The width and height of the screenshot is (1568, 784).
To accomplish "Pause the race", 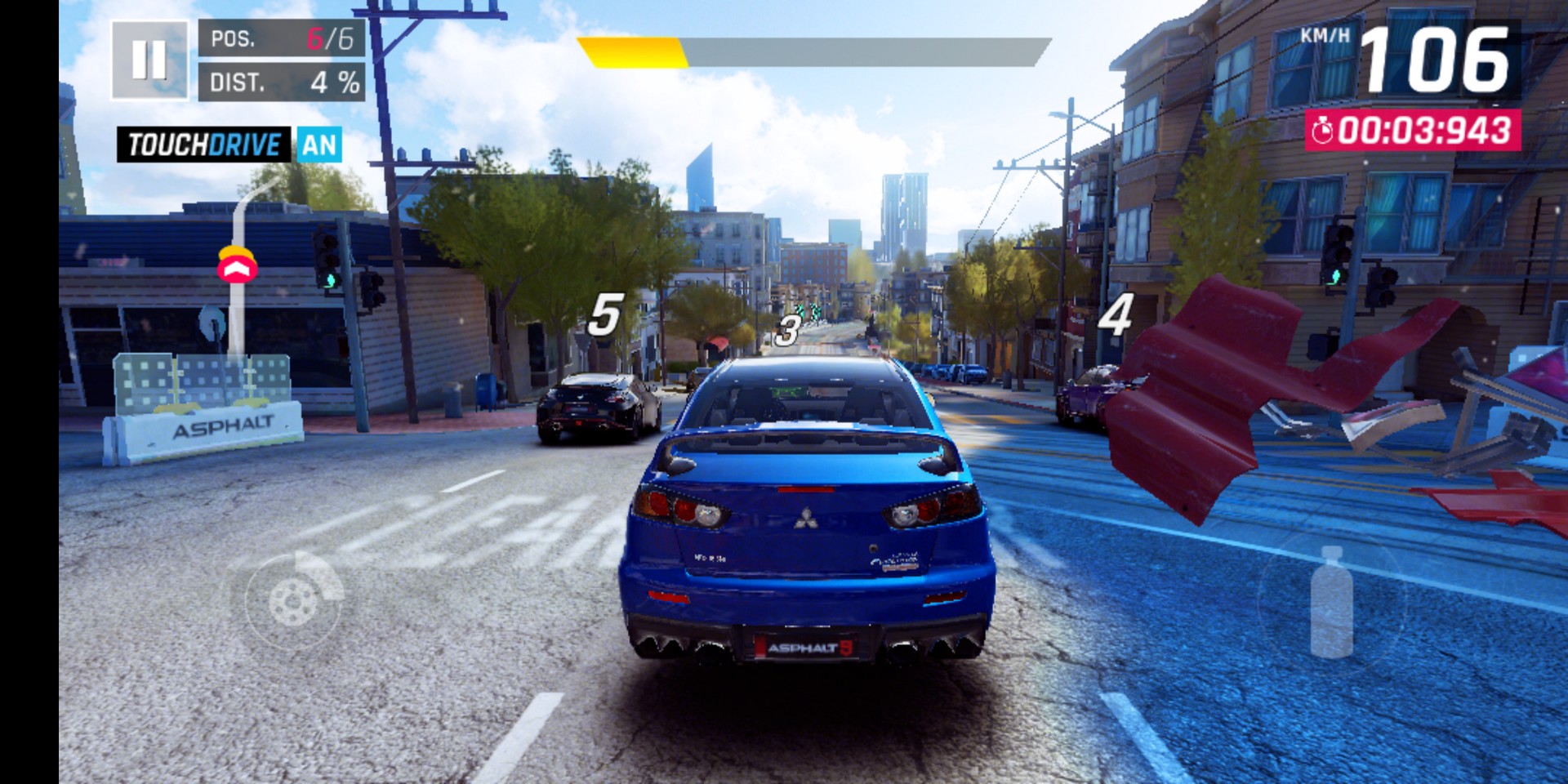I will [149, 60].
